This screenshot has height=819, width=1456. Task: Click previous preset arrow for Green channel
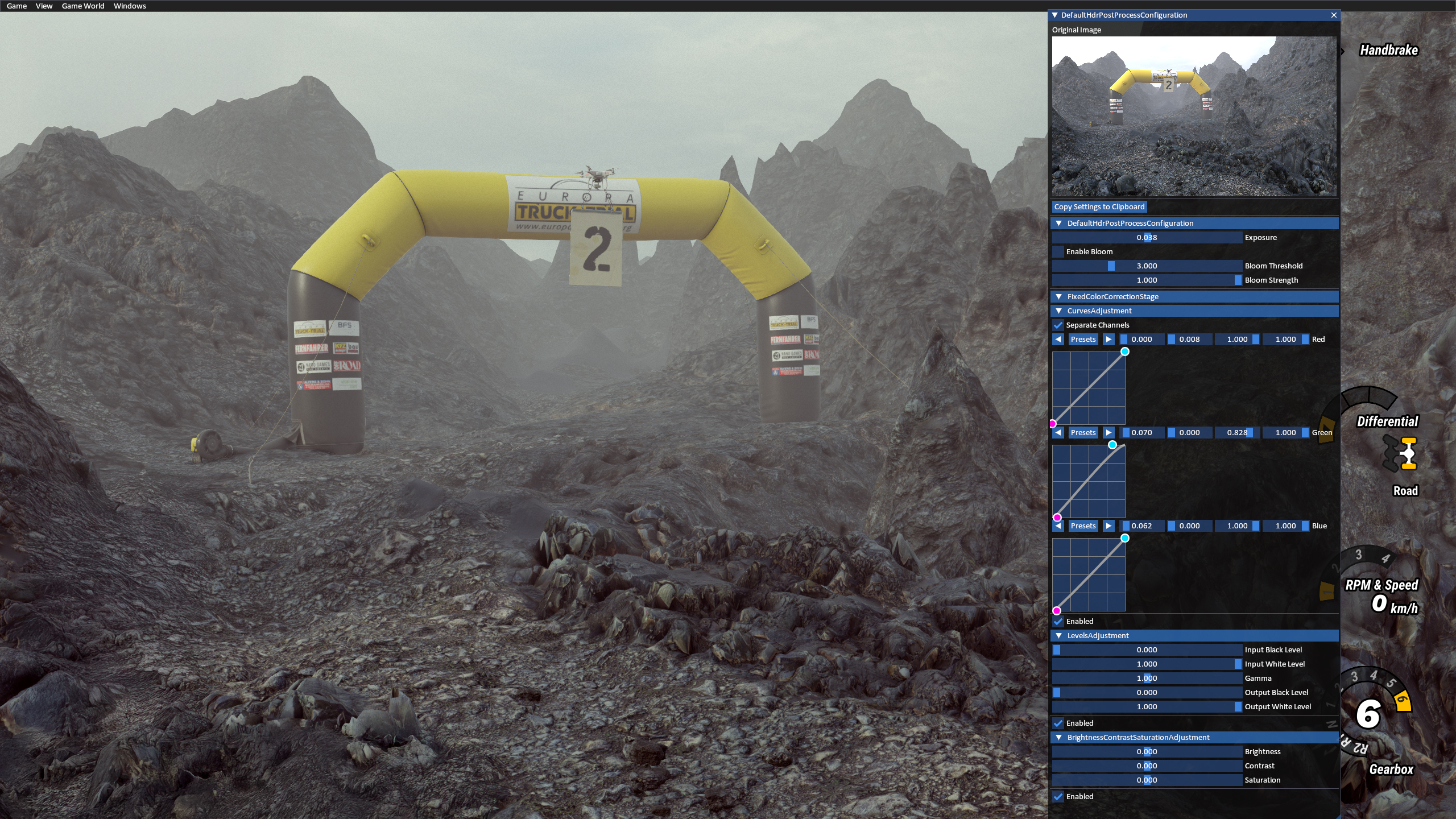[1058, 432]
